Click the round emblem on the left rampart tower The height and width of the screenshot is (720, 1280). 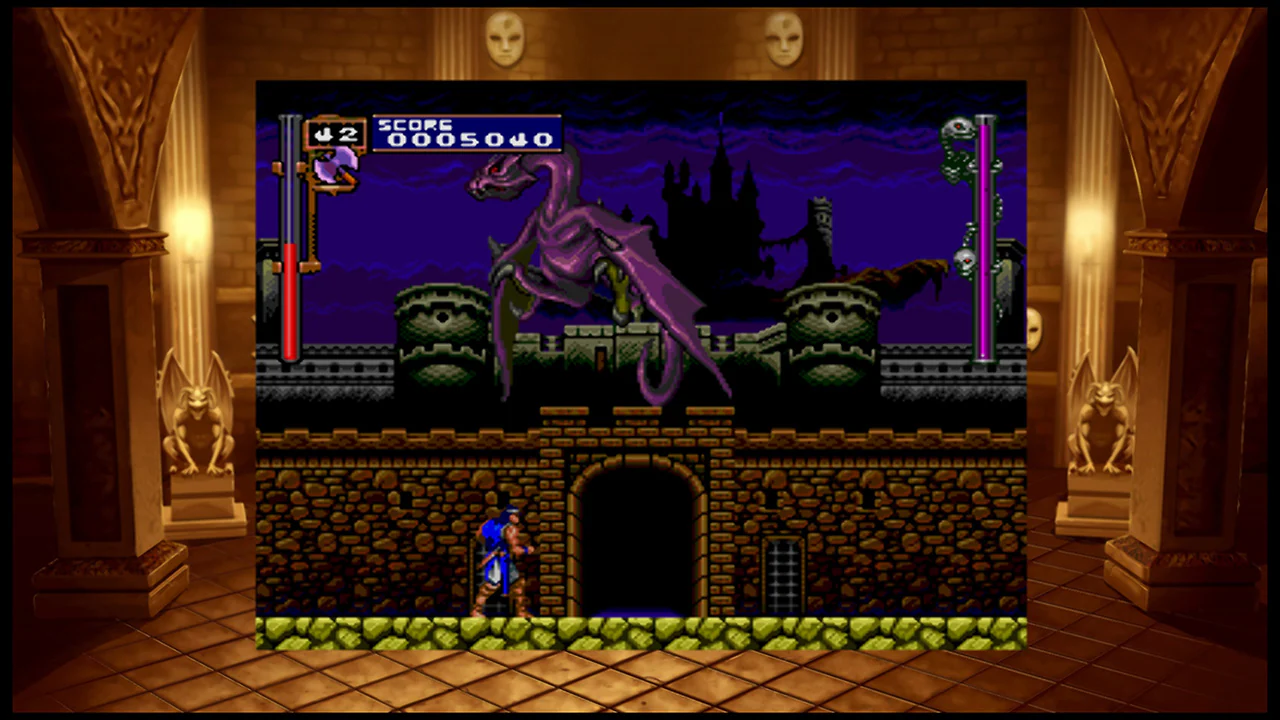[x=443, y=318]
